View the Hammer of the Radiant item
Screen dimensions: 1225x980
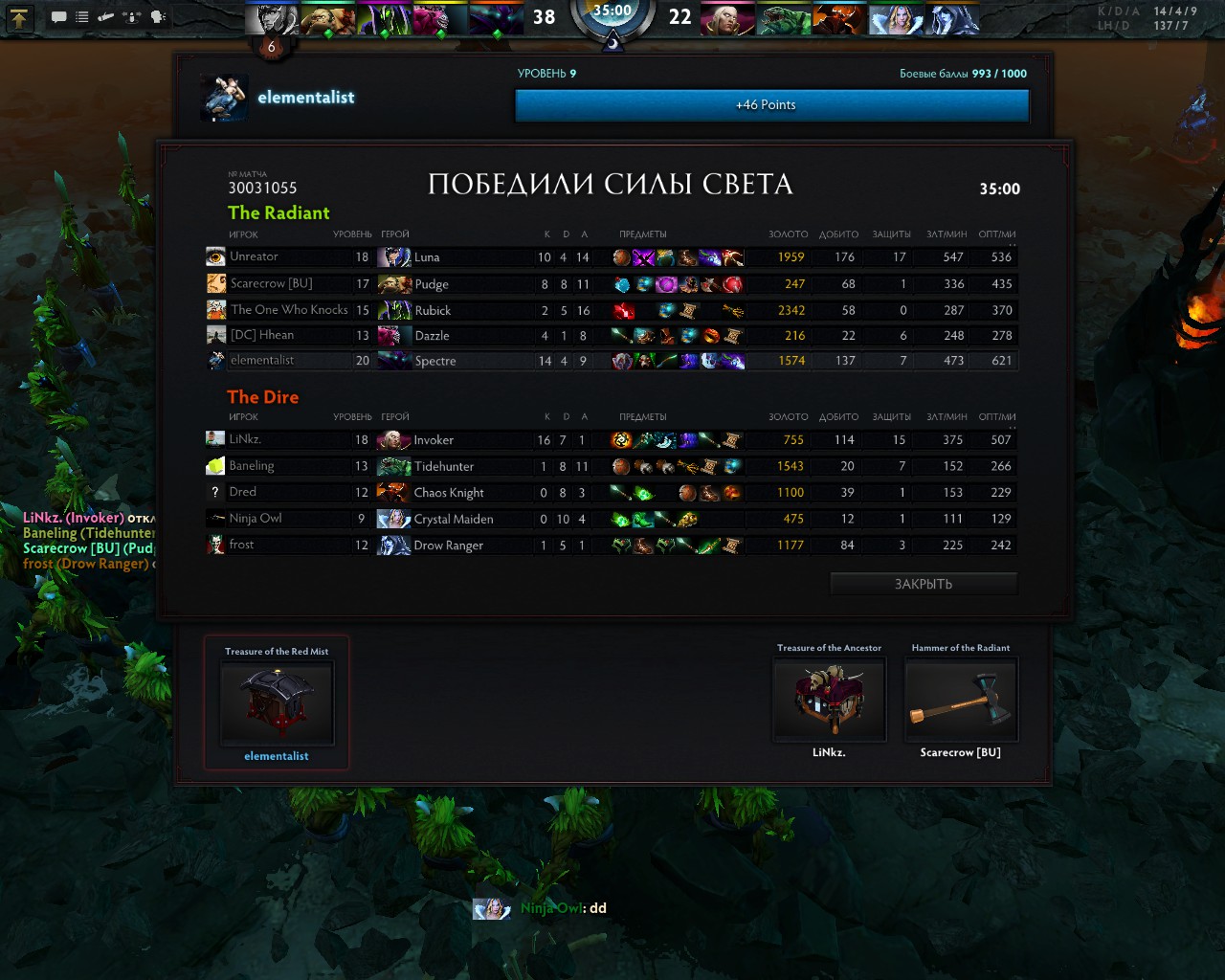[961, 700]
